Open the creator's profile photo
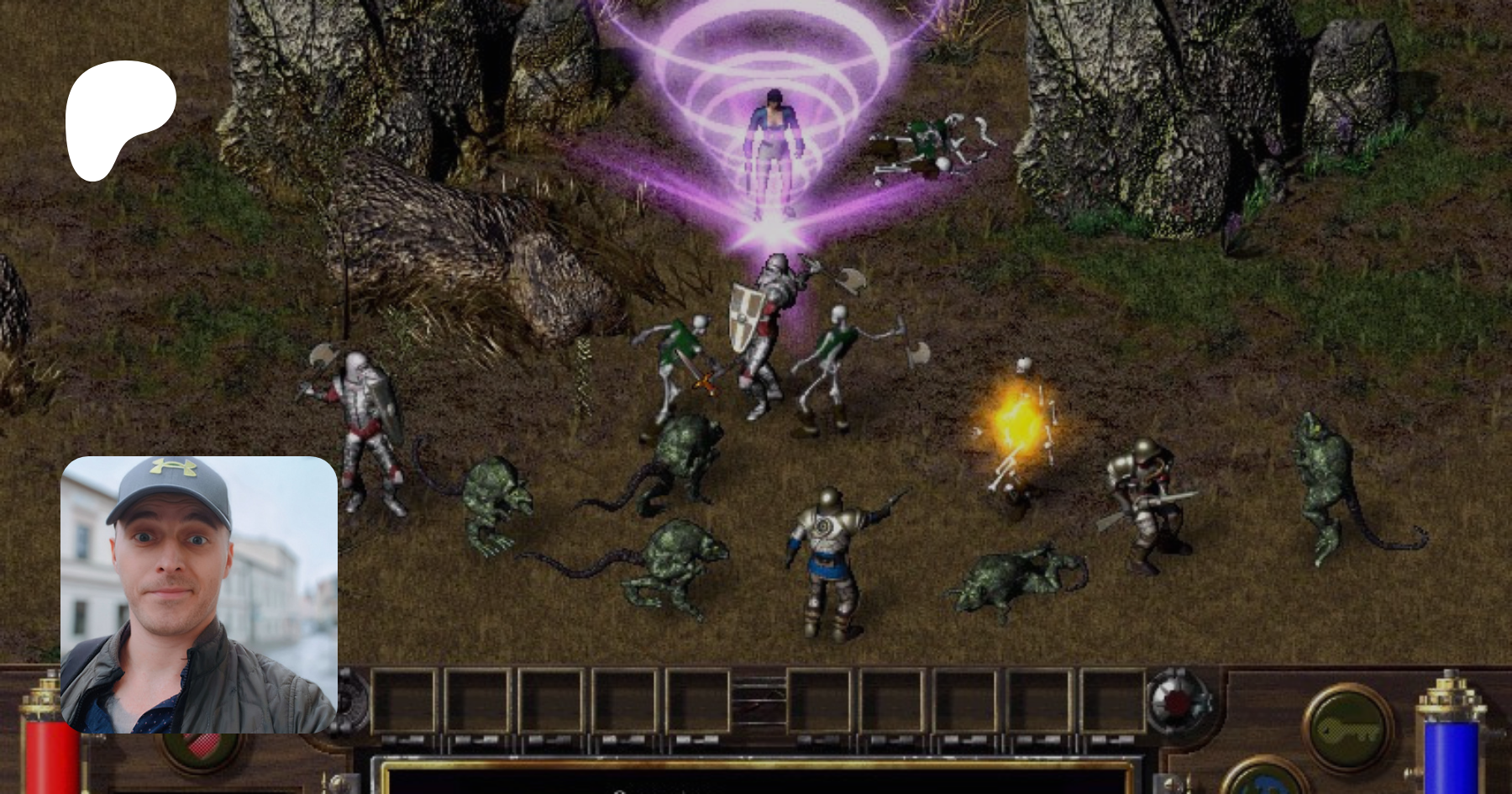 pyautogui.click(x=199, y=595)
